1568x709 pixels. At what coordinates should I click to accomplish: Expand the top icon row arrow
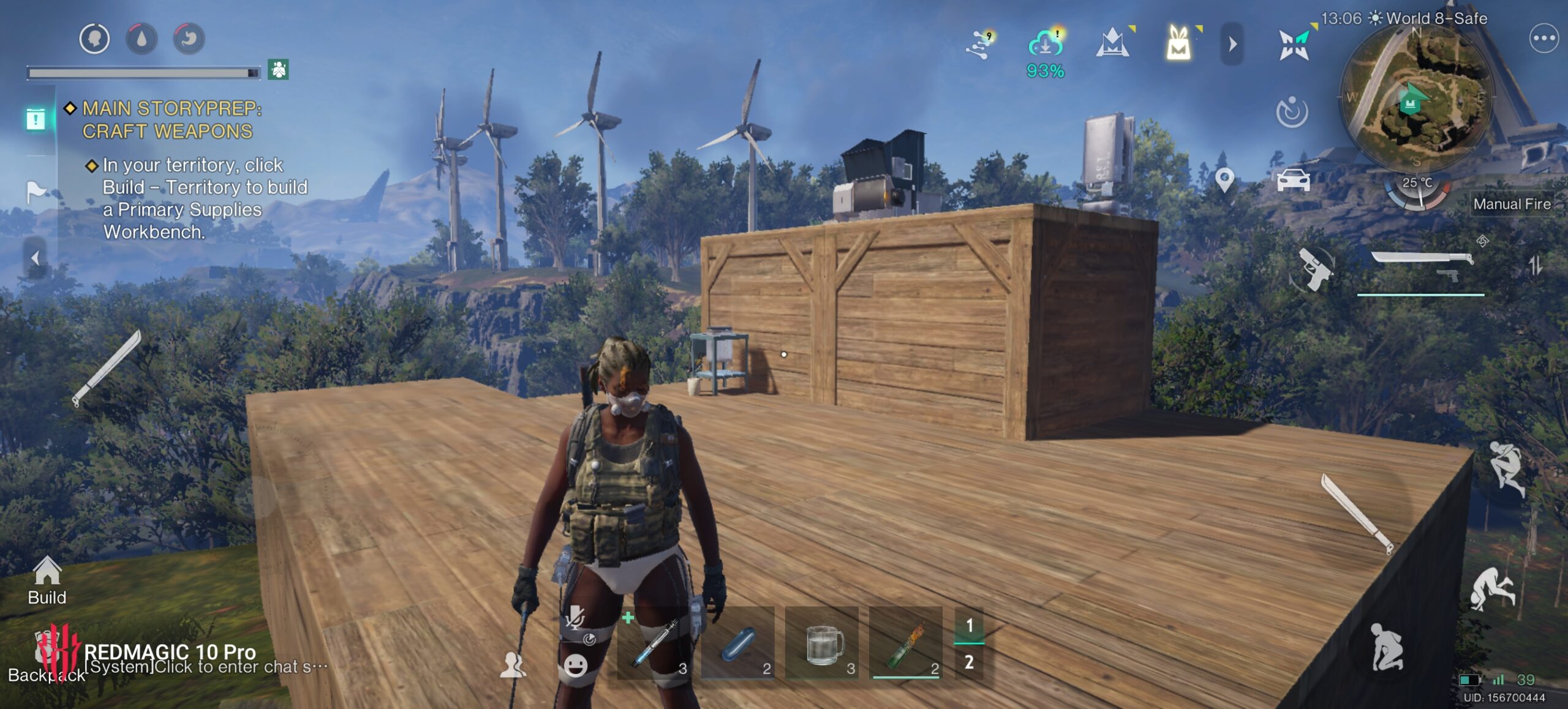[x=1232, y=43]
